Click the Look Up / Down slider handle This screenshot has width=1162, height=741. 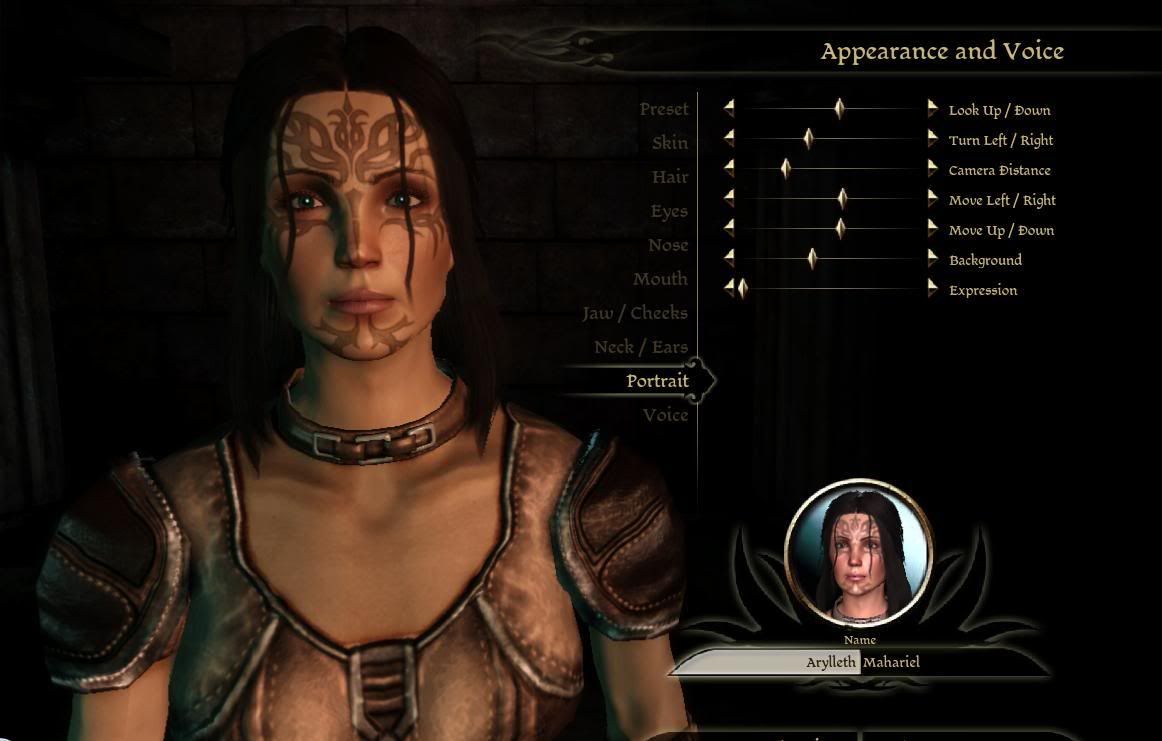(x=839, y=109)
